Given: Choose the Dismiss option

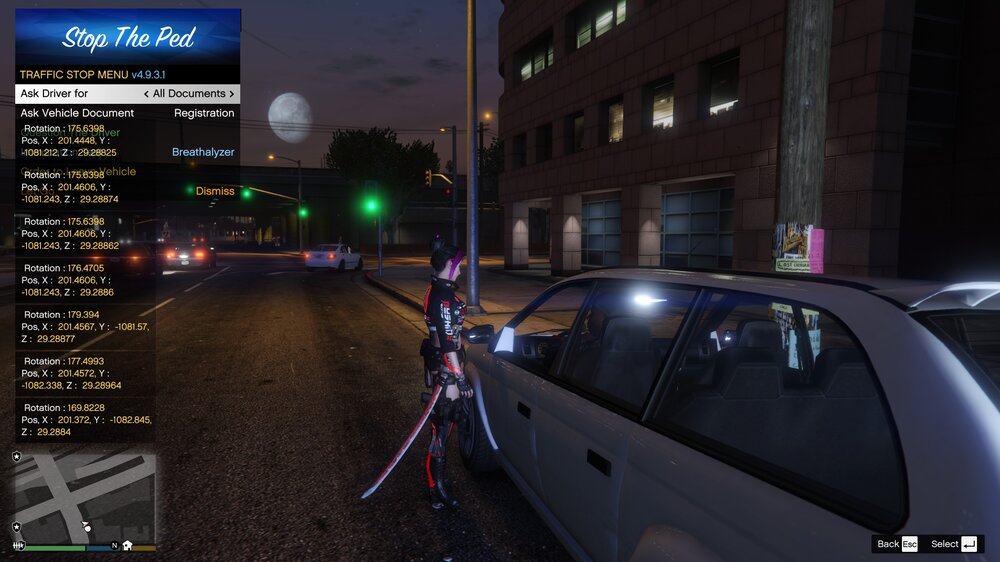Looking at the screenshot, I should (215, 191).
